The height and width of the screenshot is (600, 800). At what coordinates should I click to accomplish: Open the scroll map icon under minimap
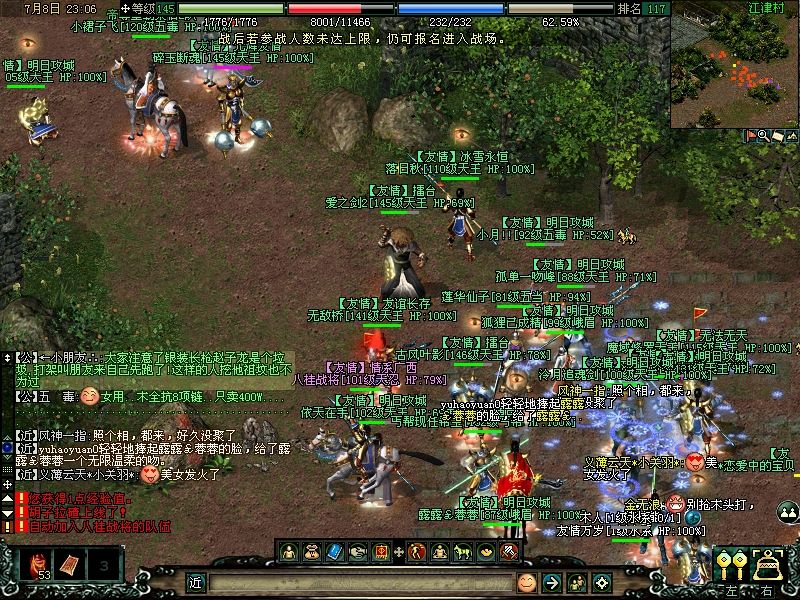pyautogui.click(x=777, y=135)
